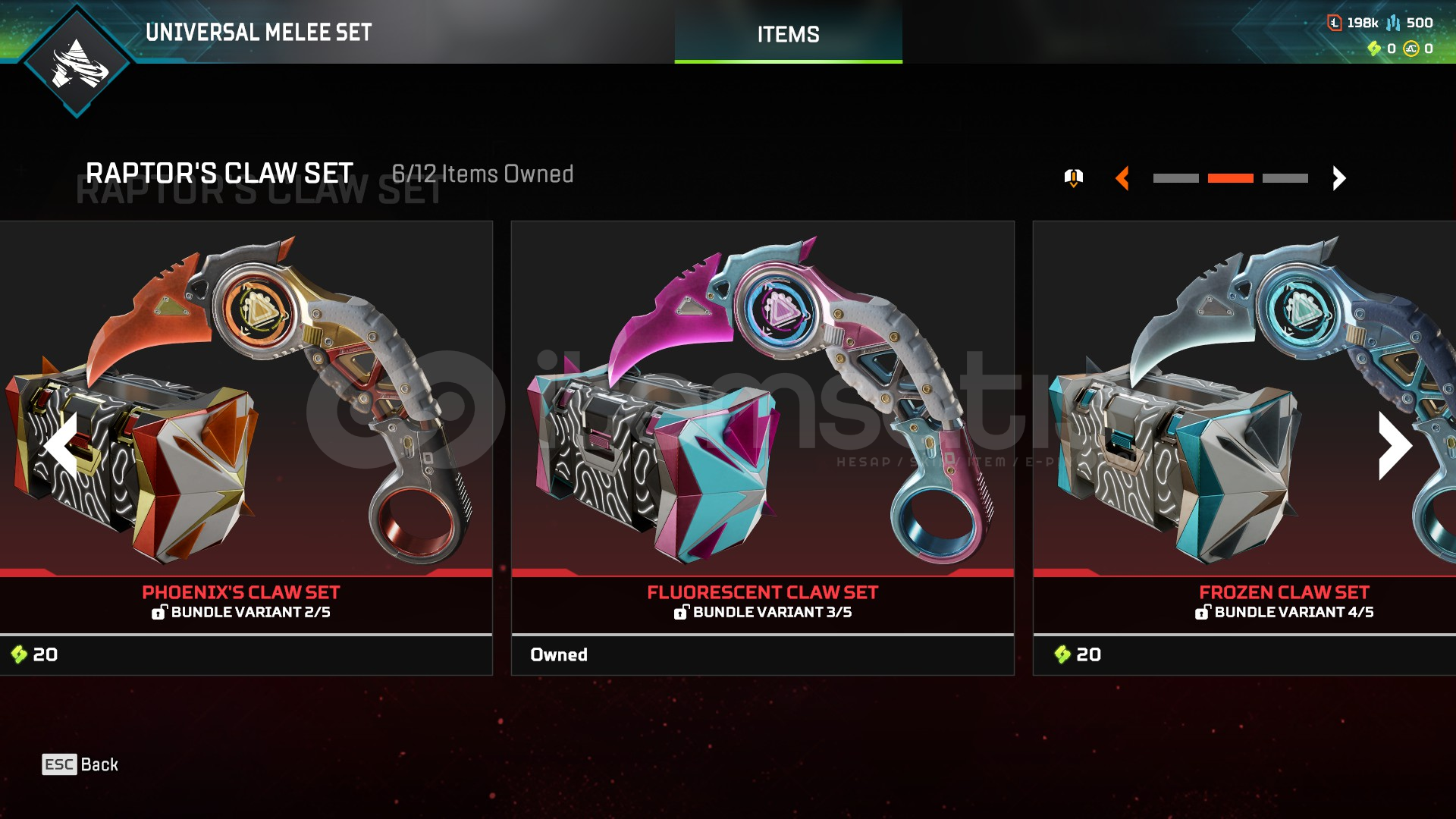The height and width of the screenshot is (819, 1456).
Task: Click the Back button
Action: coord(80,764)
